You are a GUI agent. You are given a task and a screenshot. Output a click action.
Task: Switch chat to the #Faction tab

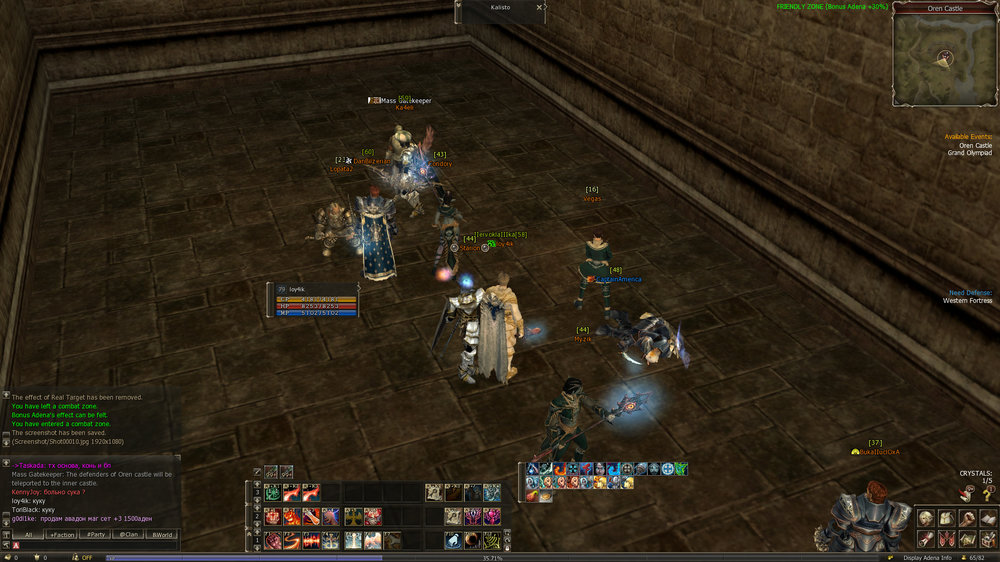[x=61, y=535]
